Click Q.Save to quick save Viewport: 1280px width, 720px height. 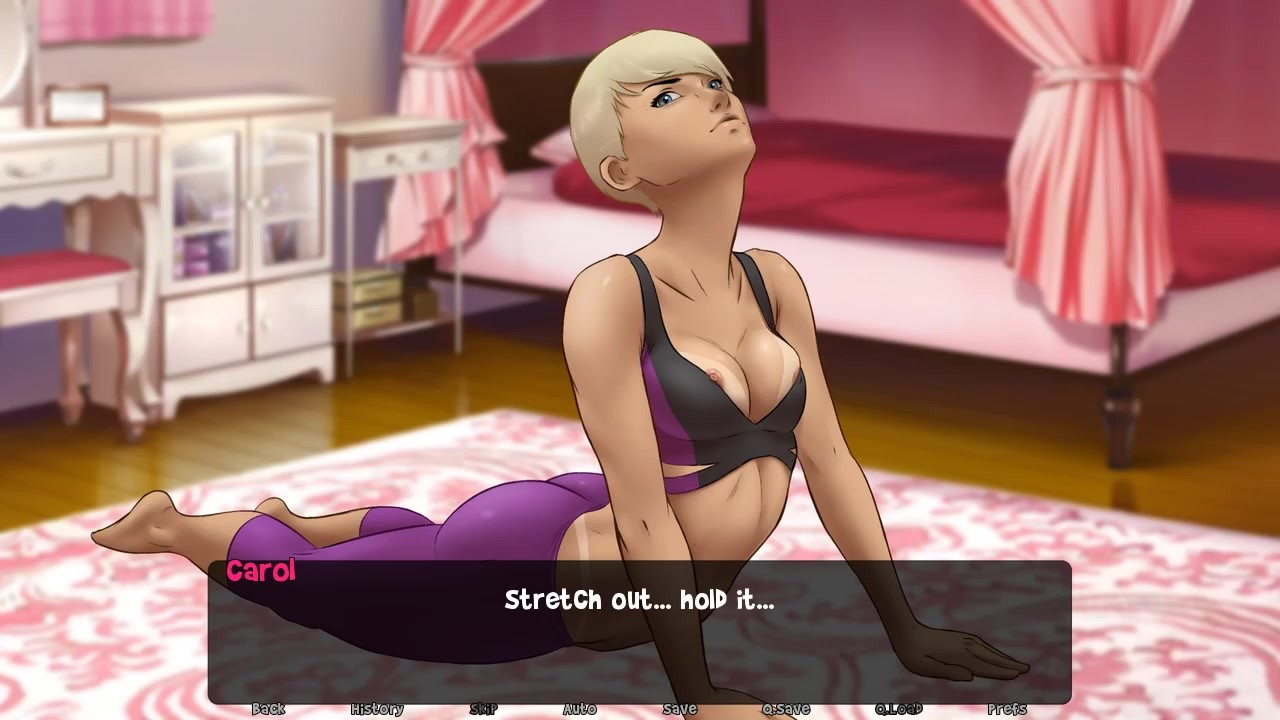click(x=786, y=709)
